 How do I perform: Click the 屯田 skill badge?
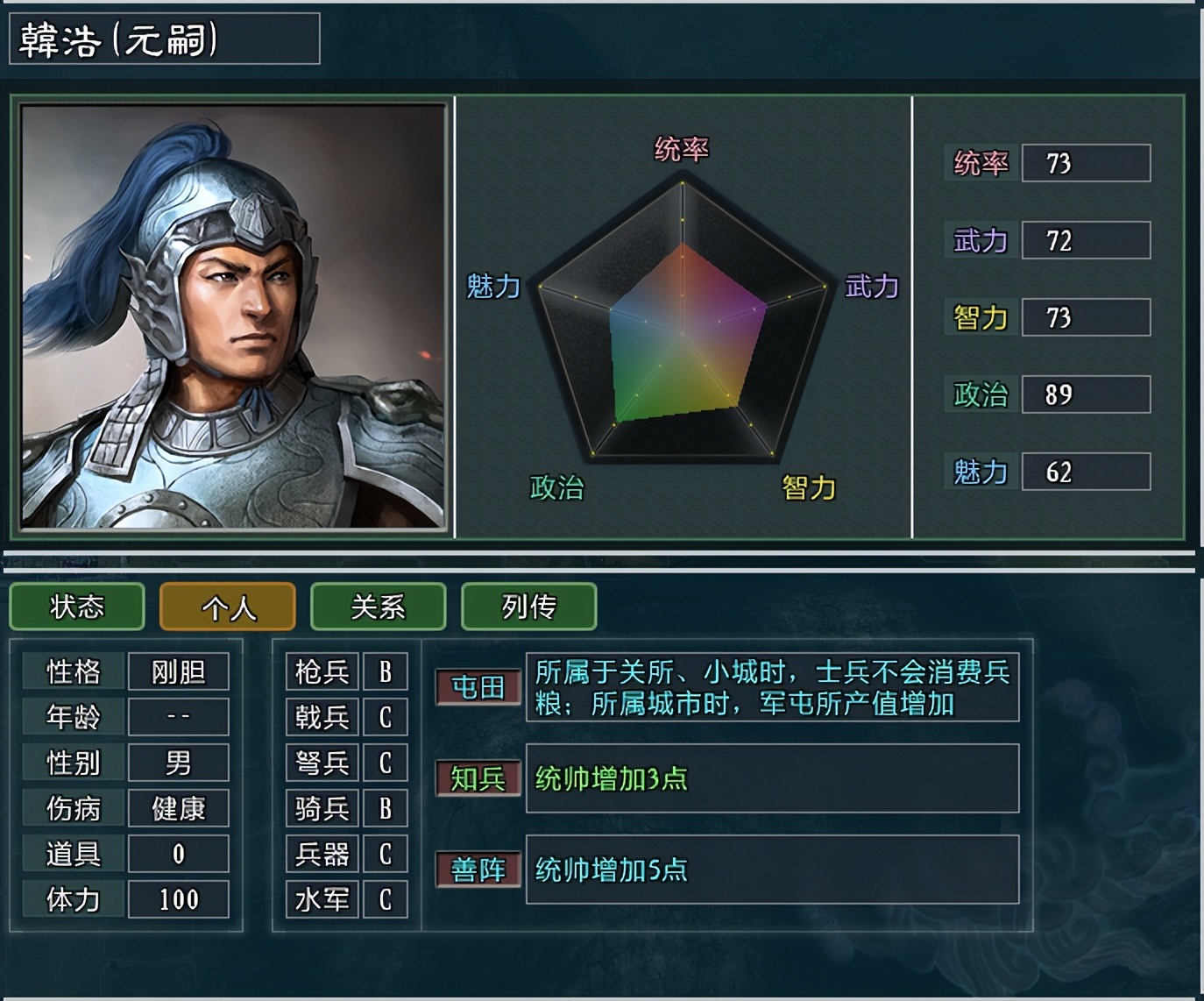[x=478, y=689]
